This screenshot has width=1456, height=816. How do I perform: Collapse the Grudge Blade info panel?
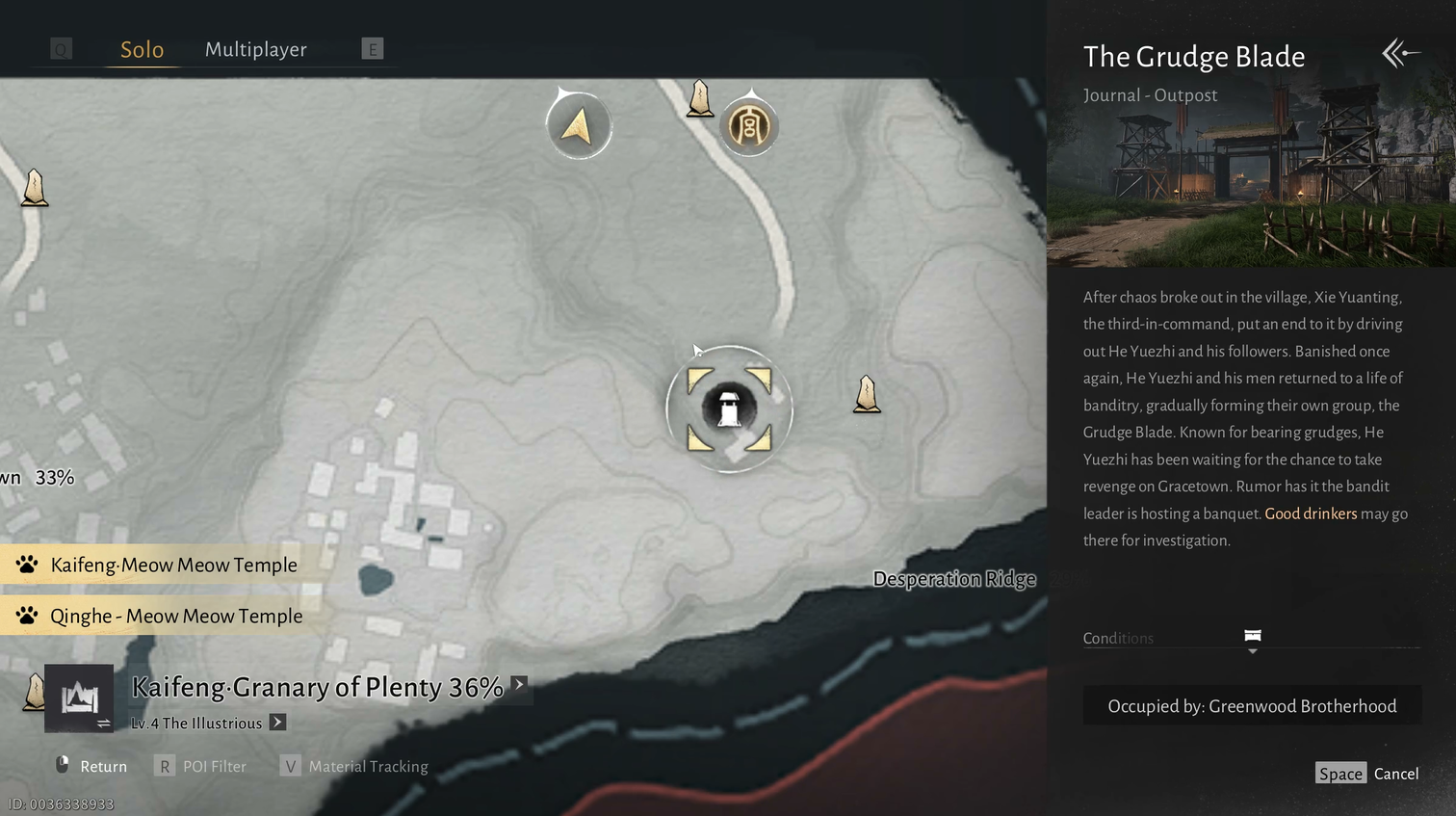click(1400, 54)
